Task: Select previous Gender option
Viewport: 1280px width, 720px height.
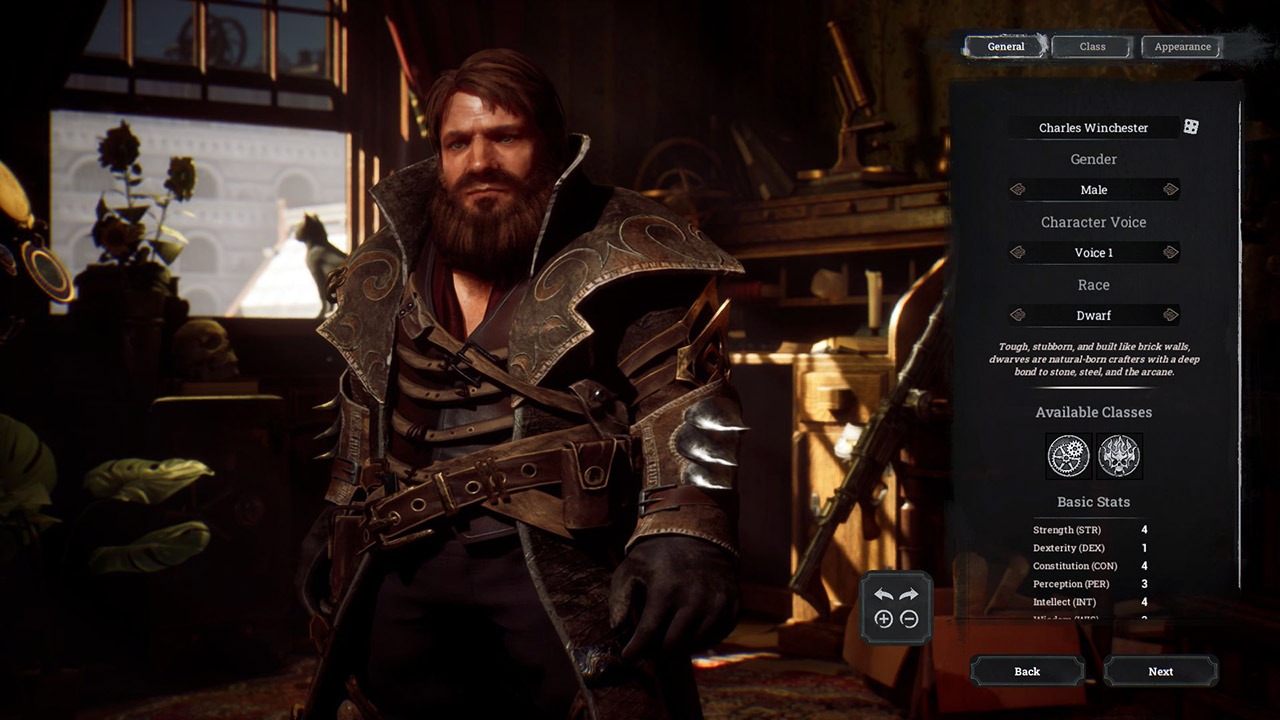Action: (1018, 190)
